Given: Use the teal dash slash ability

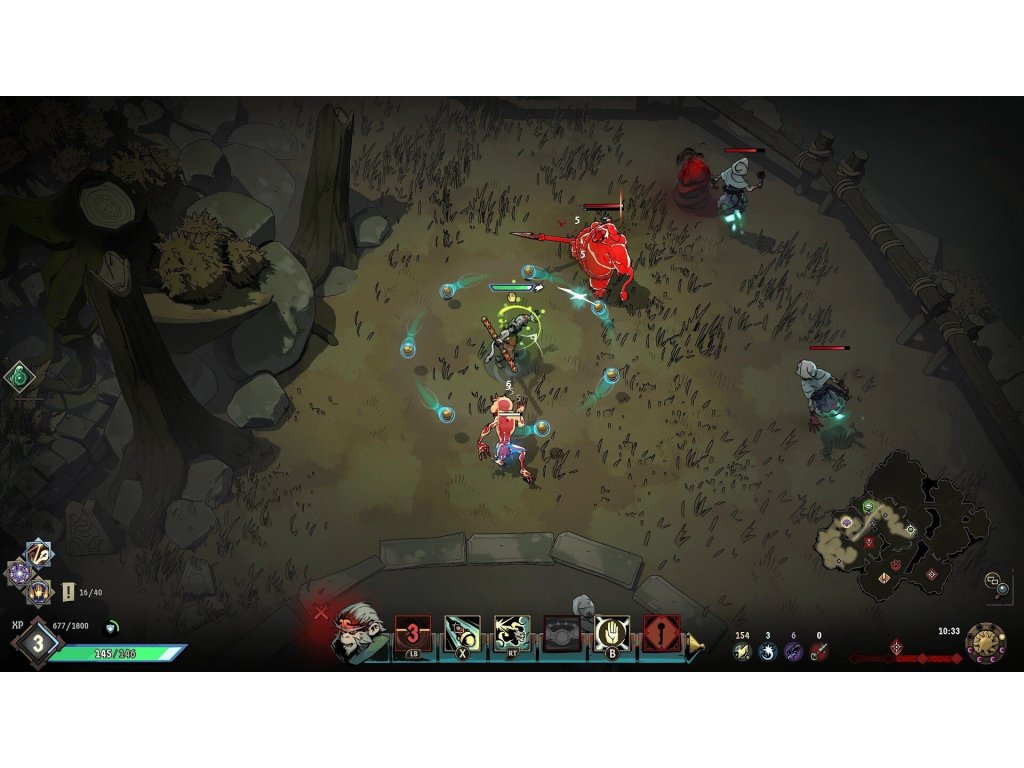Looking at the screenshot, I should click(x=462, y=634).
